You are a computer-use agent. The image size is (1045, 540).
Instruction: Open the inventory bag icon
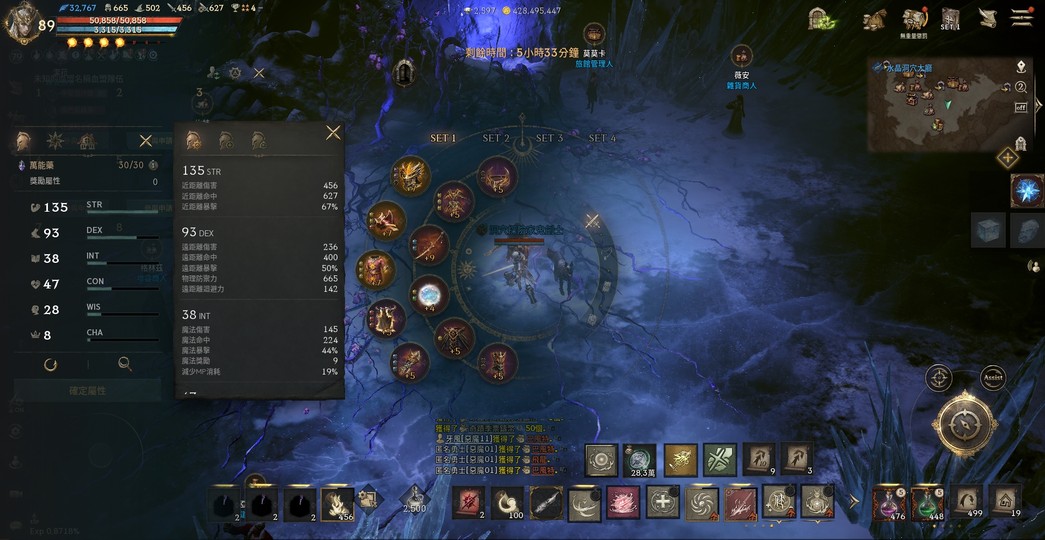[x=874, y=19]
